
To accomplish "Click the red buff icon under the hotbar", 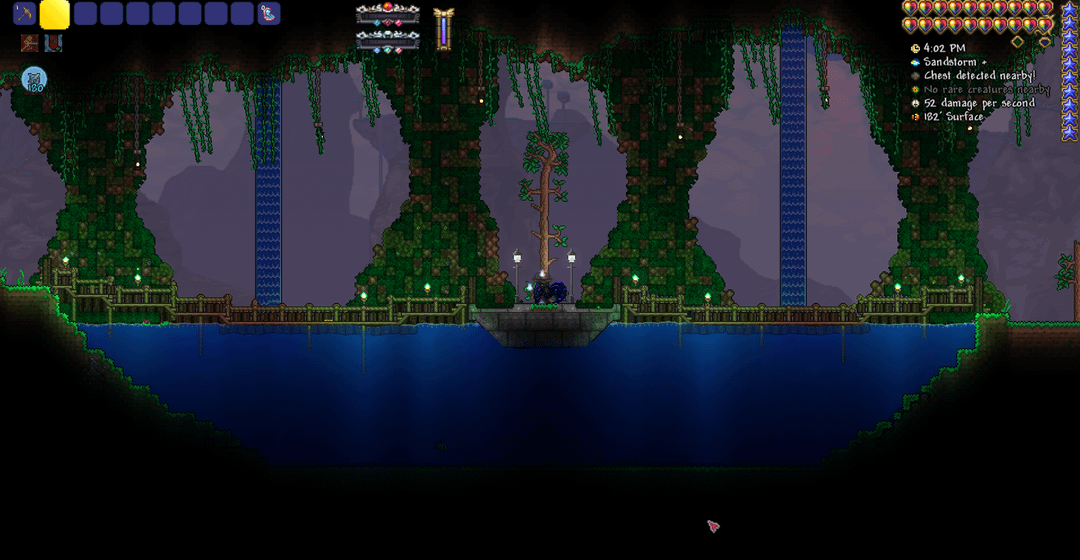I will [x=29, y=43].
